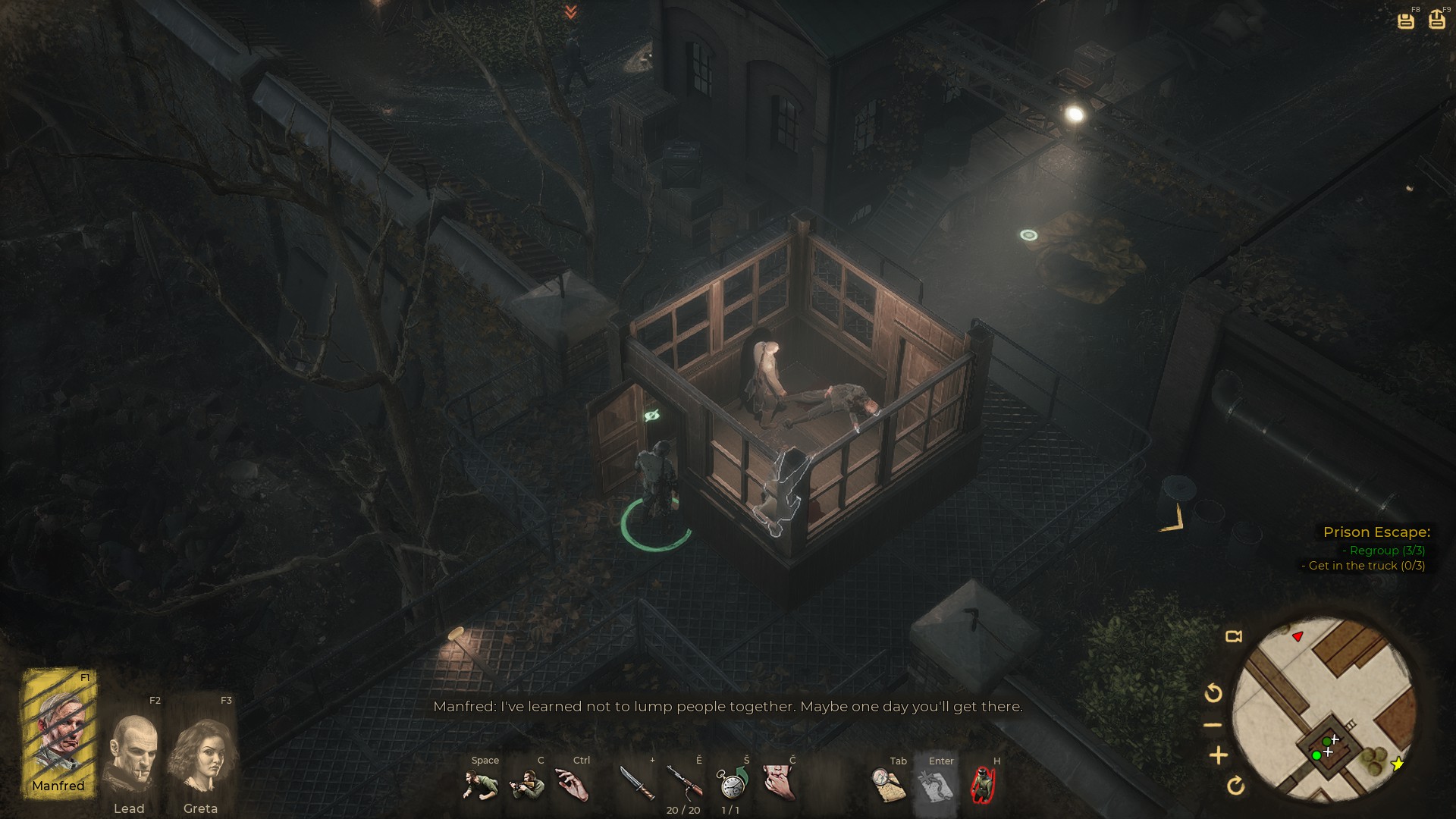Viewport: 1456px width, 819px height.
Task: Activate the aim rifle action icon
Action: 528,784
